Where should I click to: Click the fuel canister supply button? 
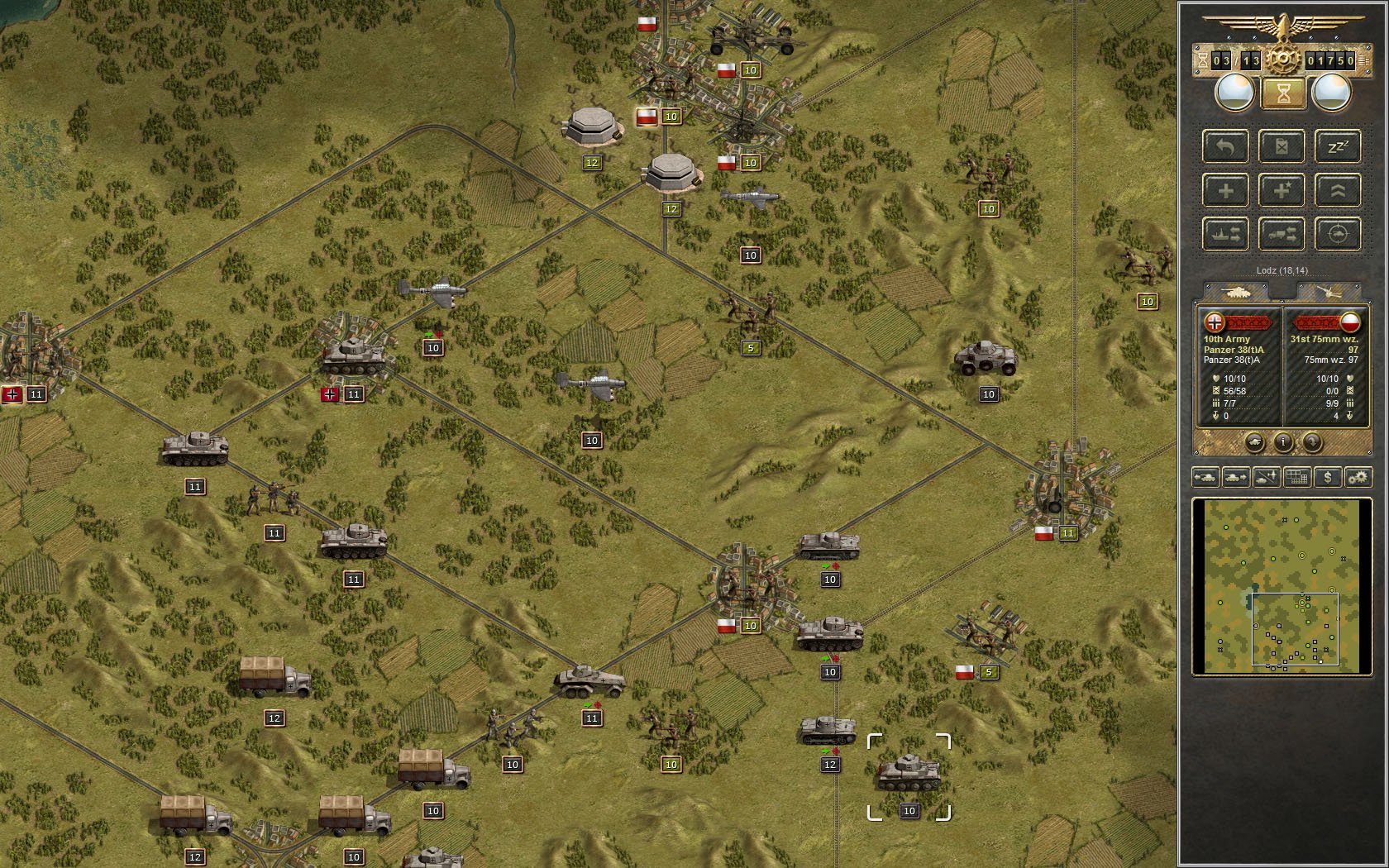(x=1282, y=147)
